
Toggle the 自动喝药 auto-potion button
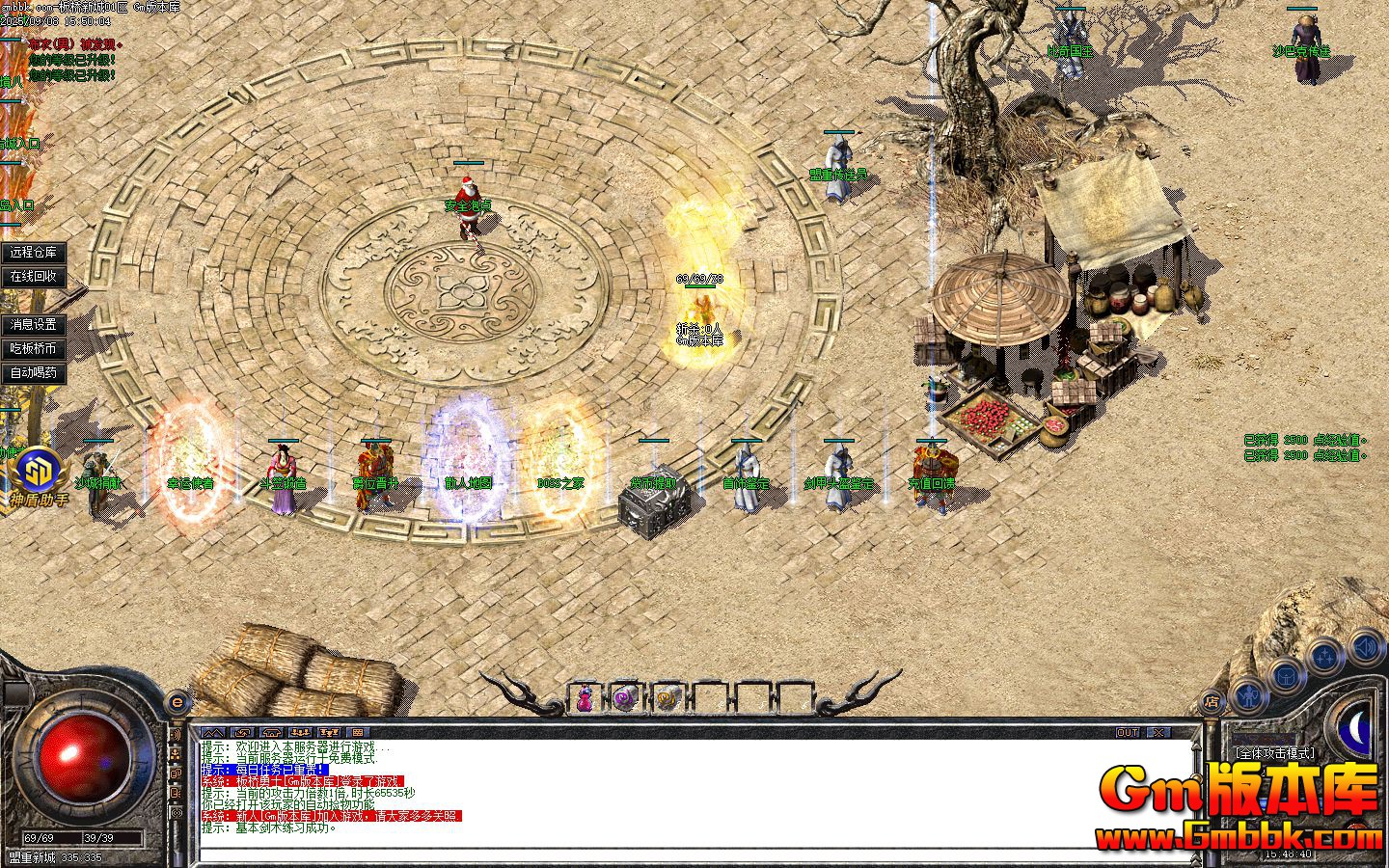point(34,373)
